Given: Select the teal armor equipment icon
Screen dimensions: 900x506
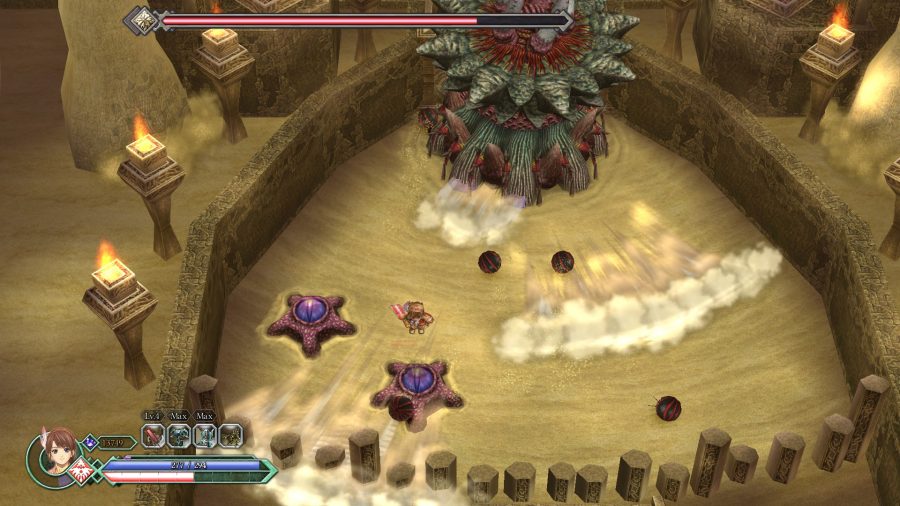Looking at the screenshot, I should click(179, 435).
